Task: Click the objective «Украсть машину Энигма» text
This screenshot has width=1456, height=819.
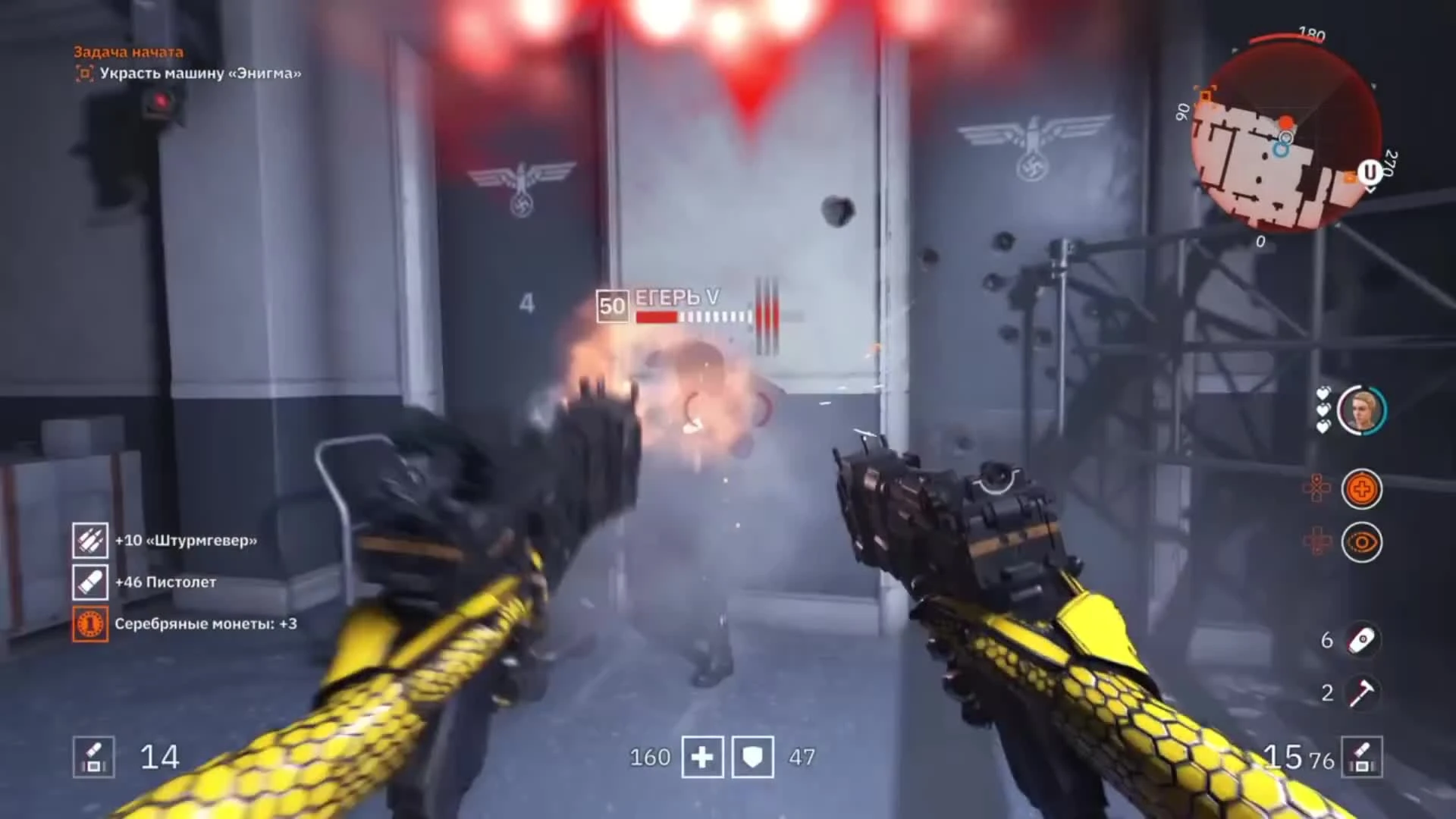Action: tap(201, 74)
